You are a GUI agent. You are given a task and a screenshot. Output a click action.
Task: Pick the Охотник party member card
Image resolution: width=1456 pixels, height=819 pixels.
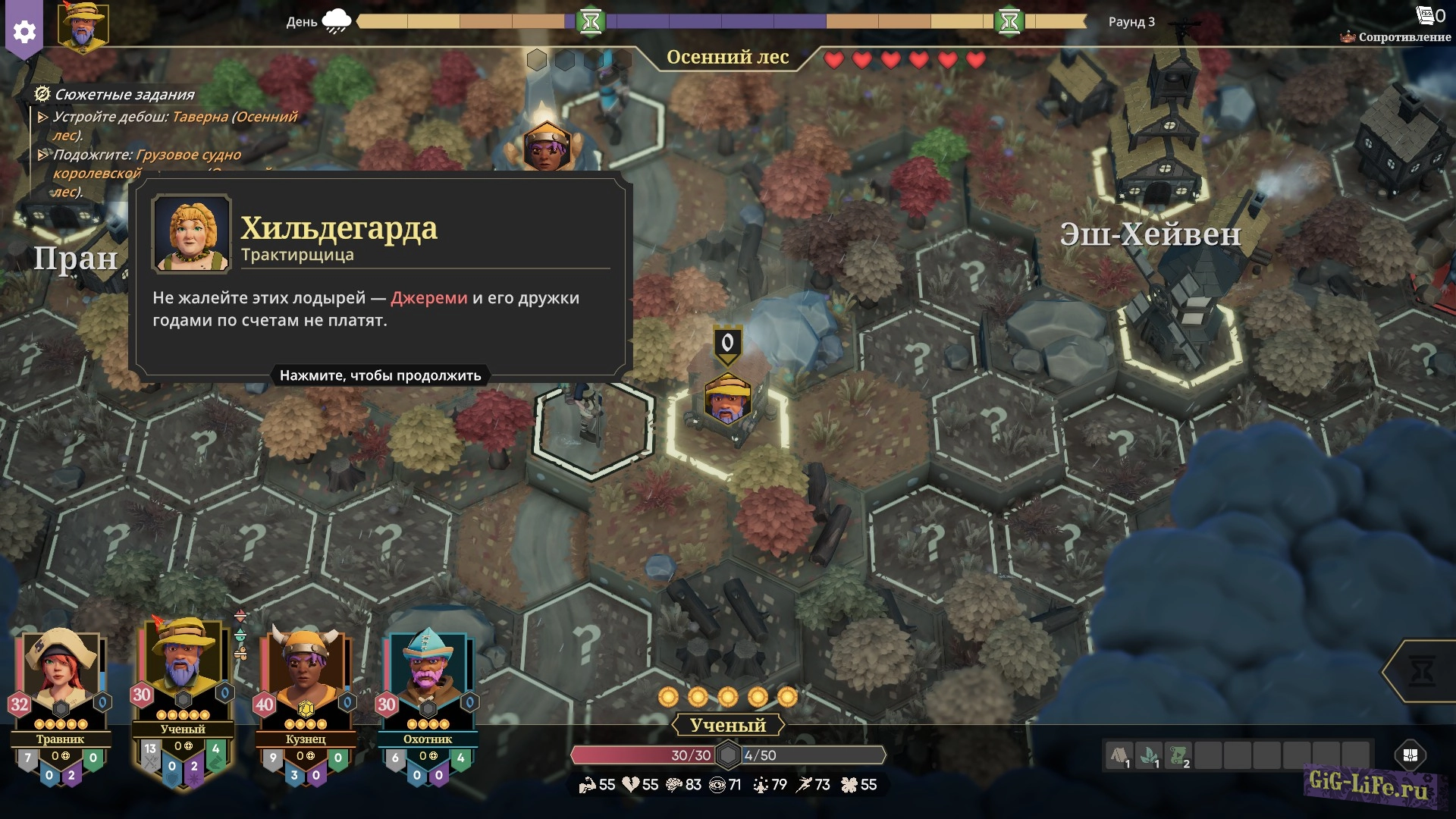point(428,682)
